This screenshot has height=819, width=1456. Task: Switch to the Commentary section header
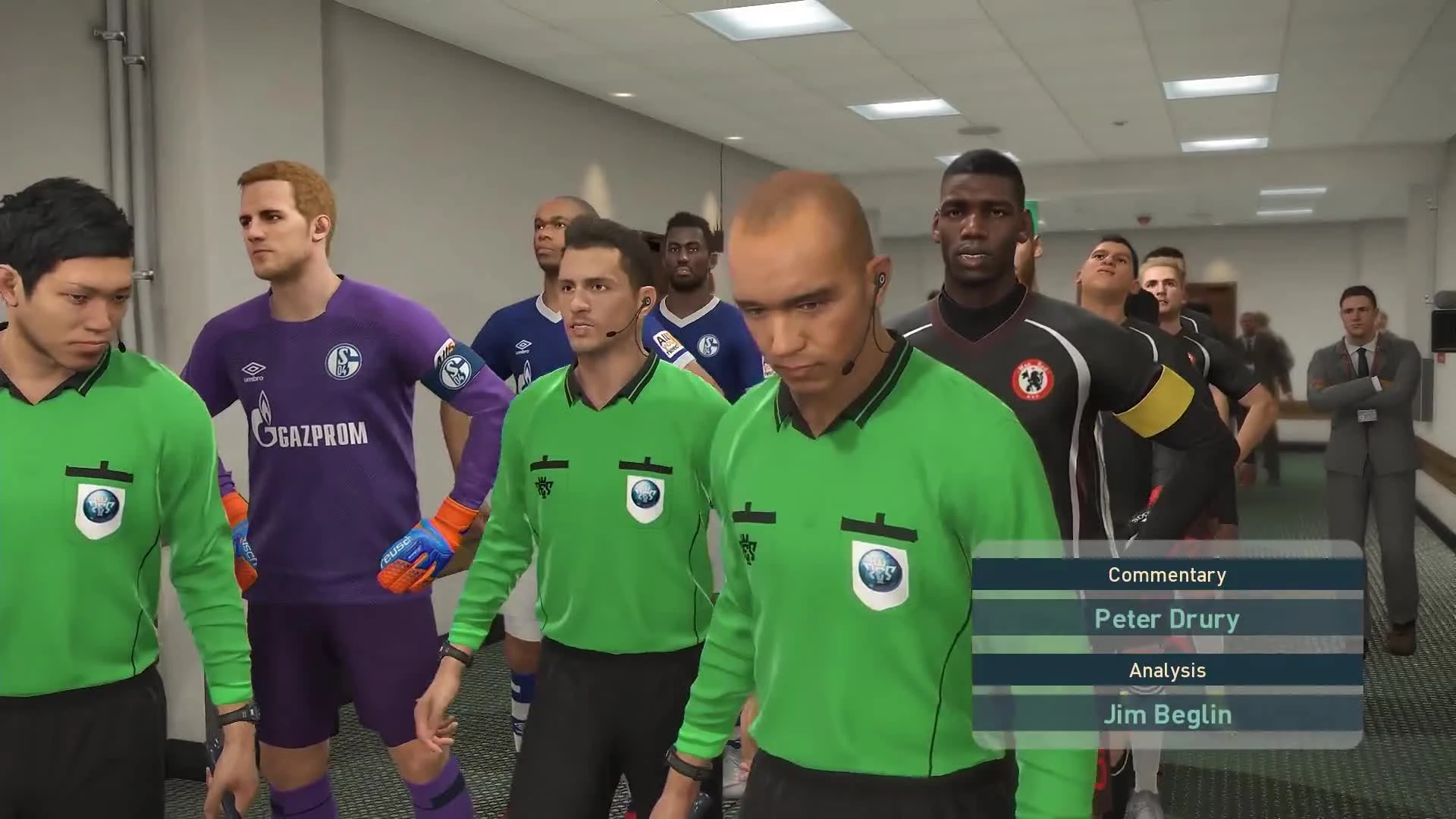click(1168, 574)
